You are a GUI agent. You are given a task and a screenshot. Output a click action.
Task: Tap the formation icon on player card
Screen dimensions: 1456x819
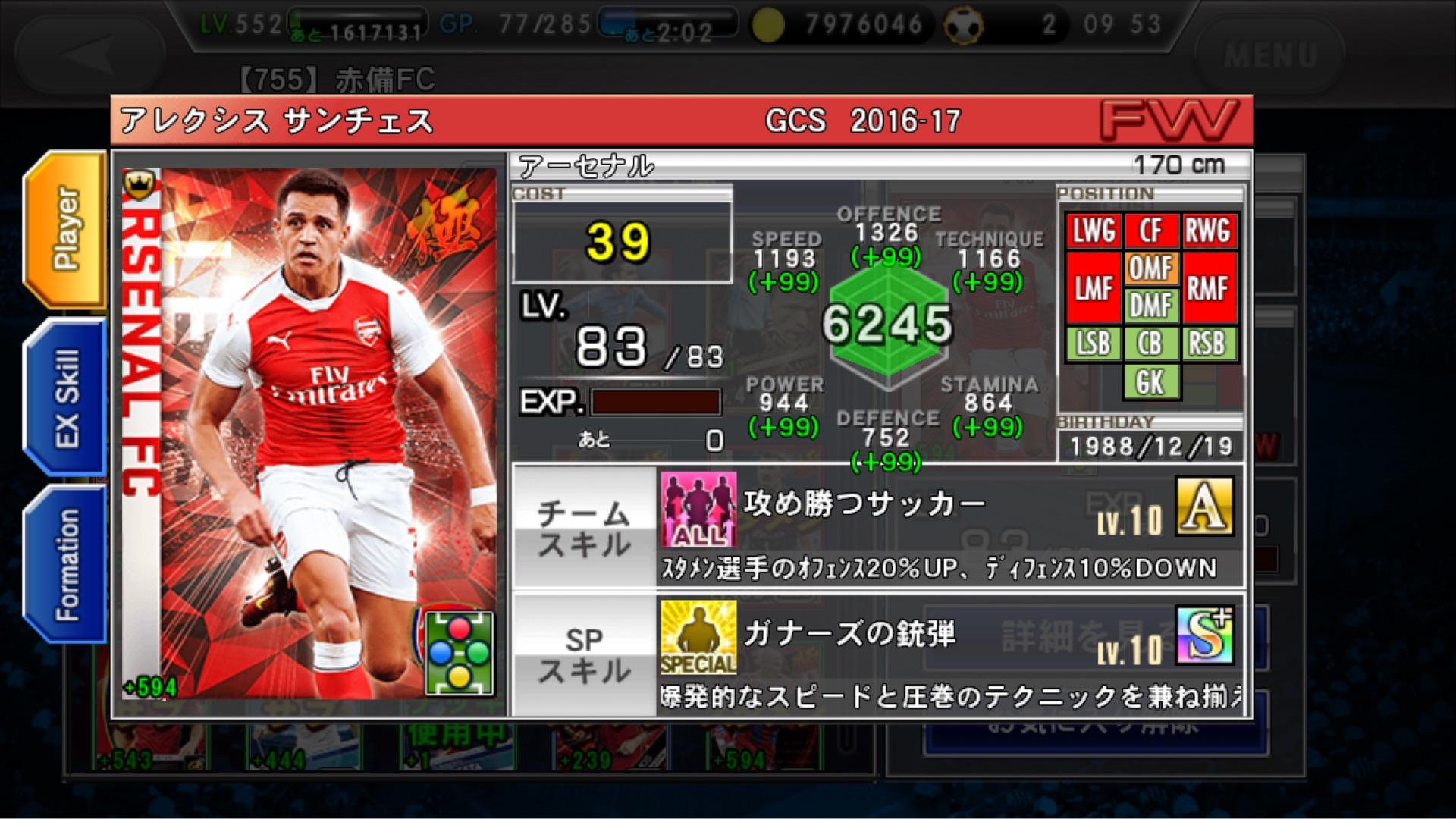click(x=459, y=653)
